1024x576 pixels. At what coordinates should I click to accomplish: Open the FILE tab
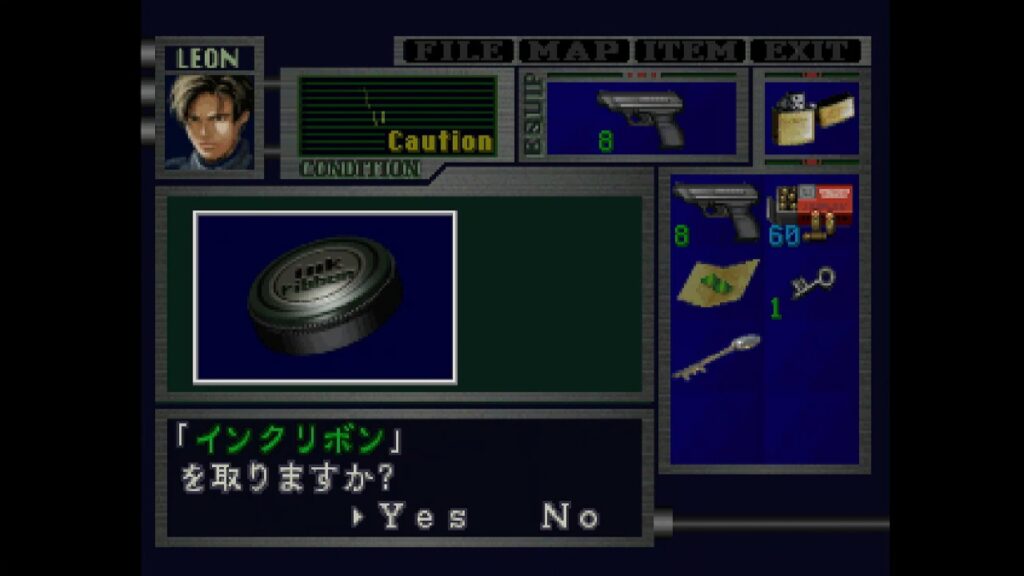457,51
